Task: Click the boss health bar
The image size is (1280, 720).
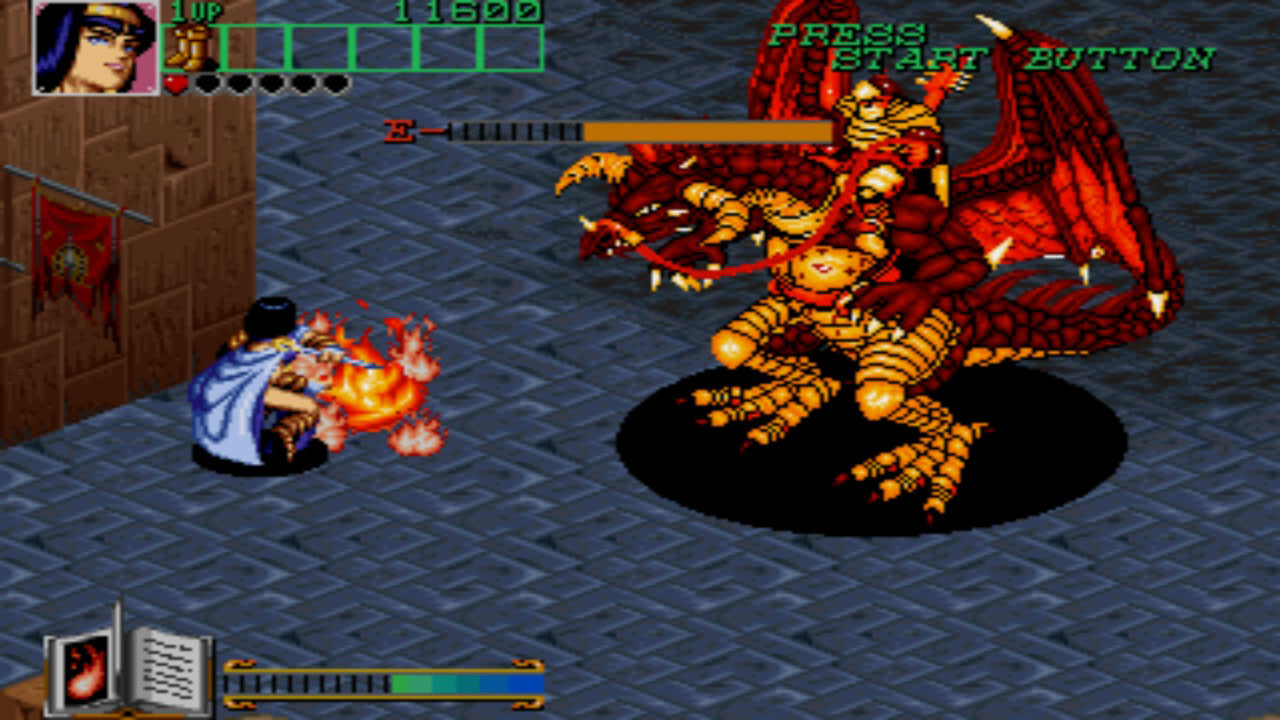Action: pos(640,130)
